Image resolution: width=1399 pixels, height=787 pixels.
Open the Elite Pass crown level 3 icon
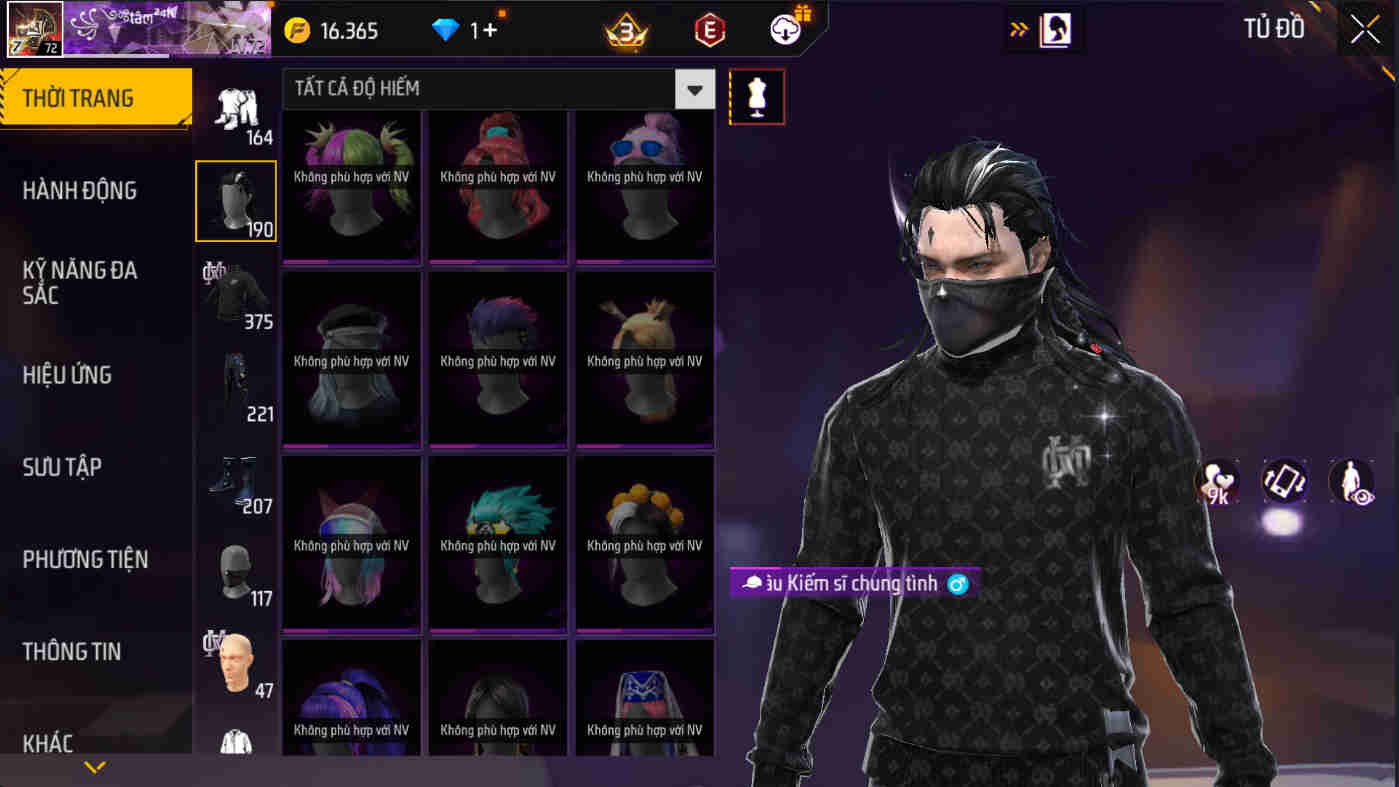coord(626,30)
